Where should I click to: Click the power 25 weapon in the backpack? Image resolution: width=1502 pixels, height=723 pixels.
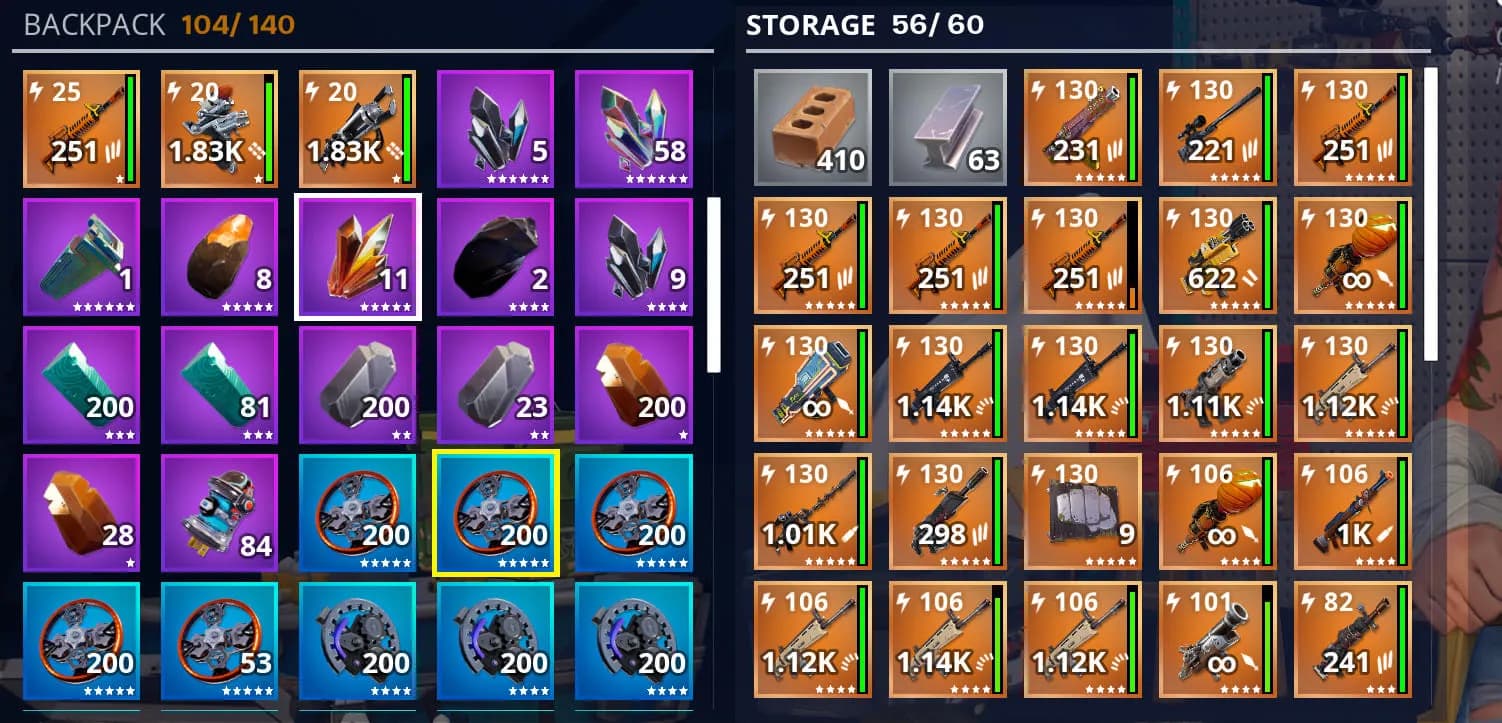[x=82, y=129]
